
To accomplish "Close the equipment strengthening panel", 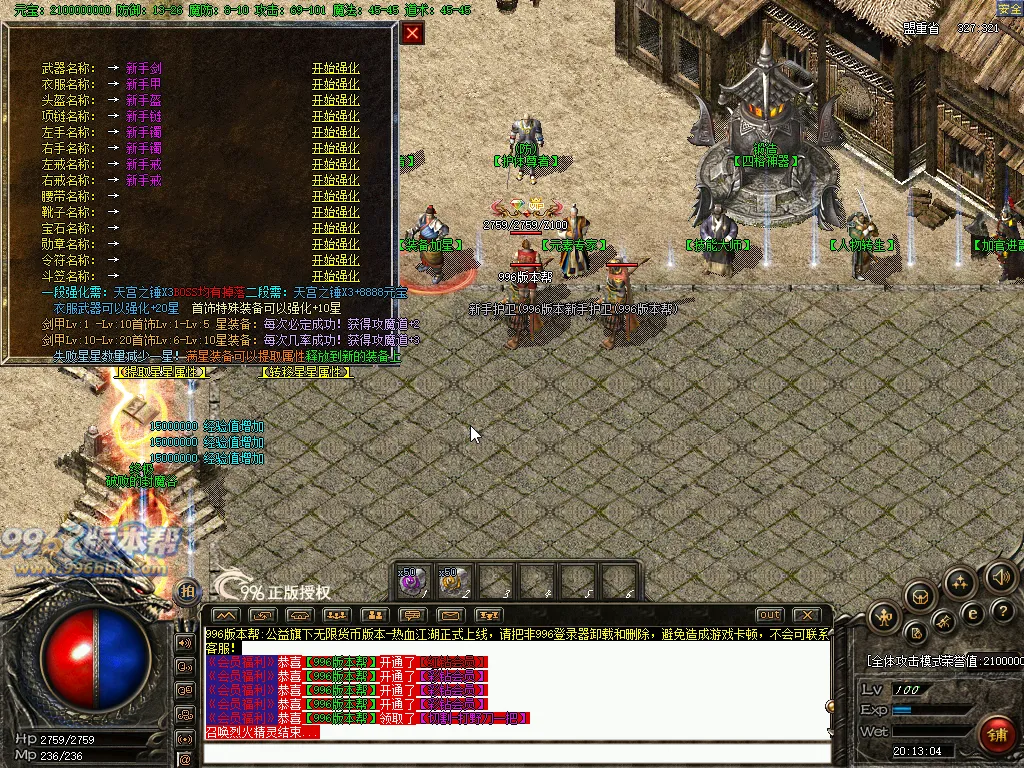I will click(413, 34).
